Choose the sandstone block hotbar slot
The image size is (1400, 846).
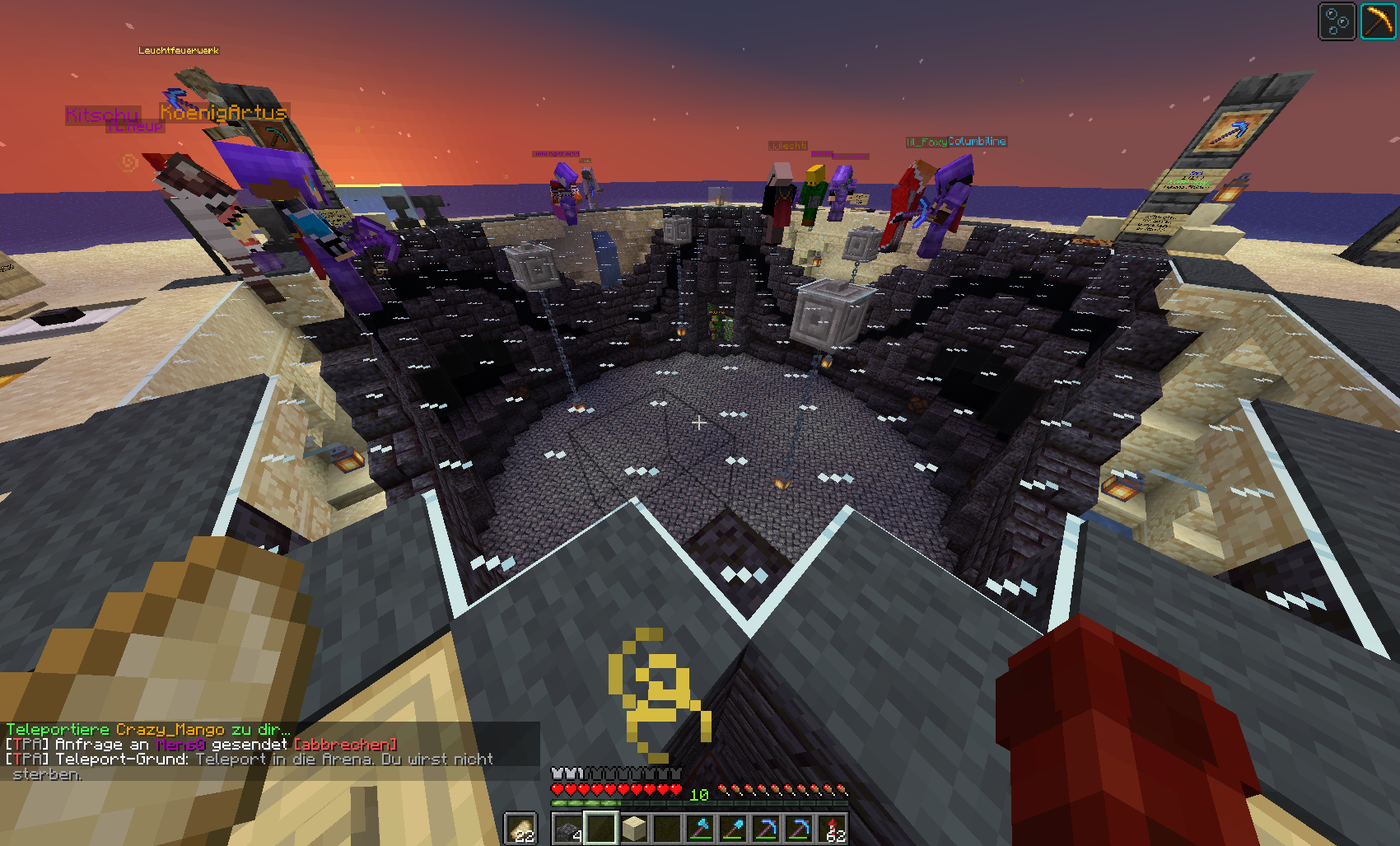[633, 829]
